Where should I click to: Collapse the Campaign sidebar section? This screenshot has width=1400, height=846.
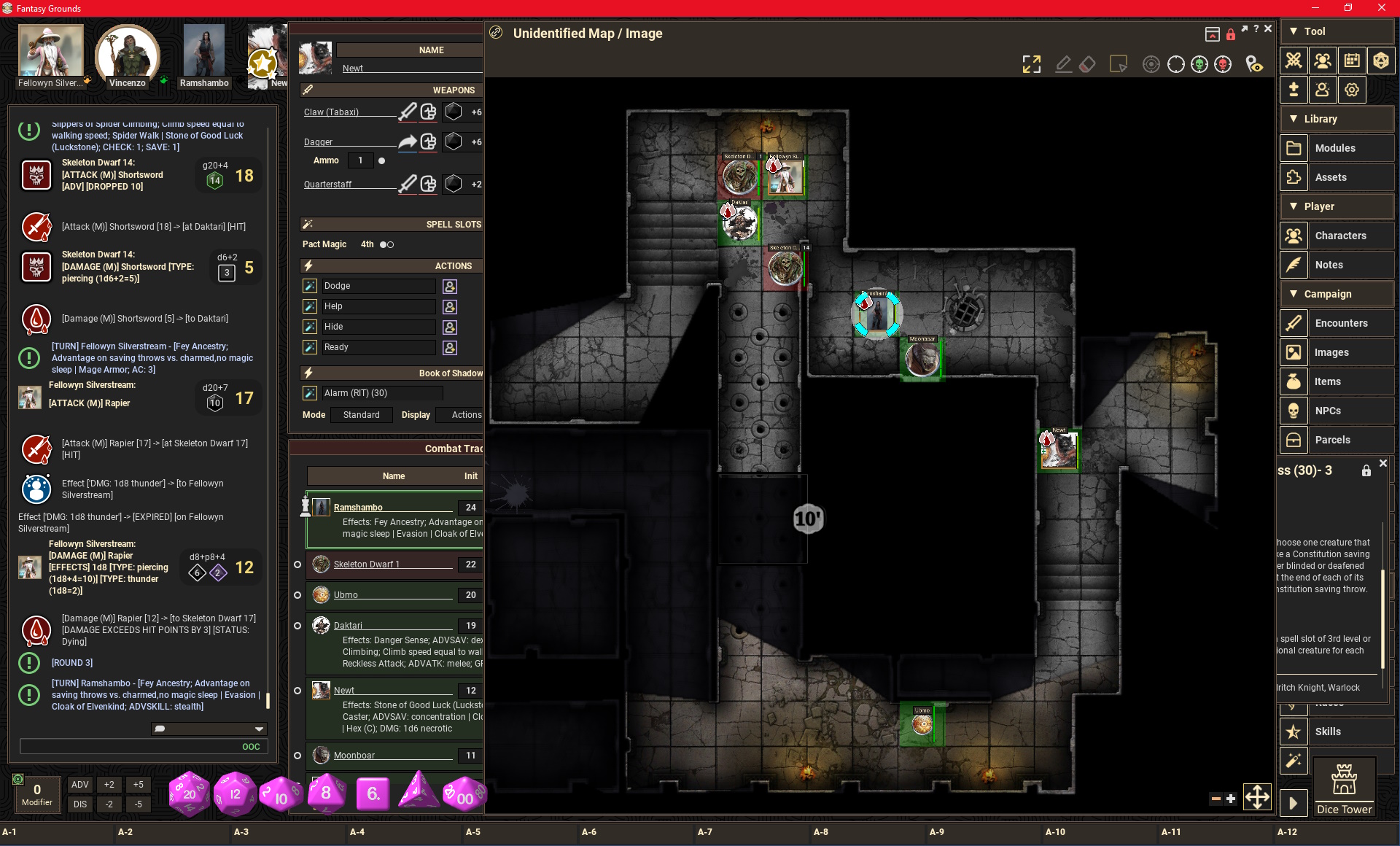point(1294,294)
